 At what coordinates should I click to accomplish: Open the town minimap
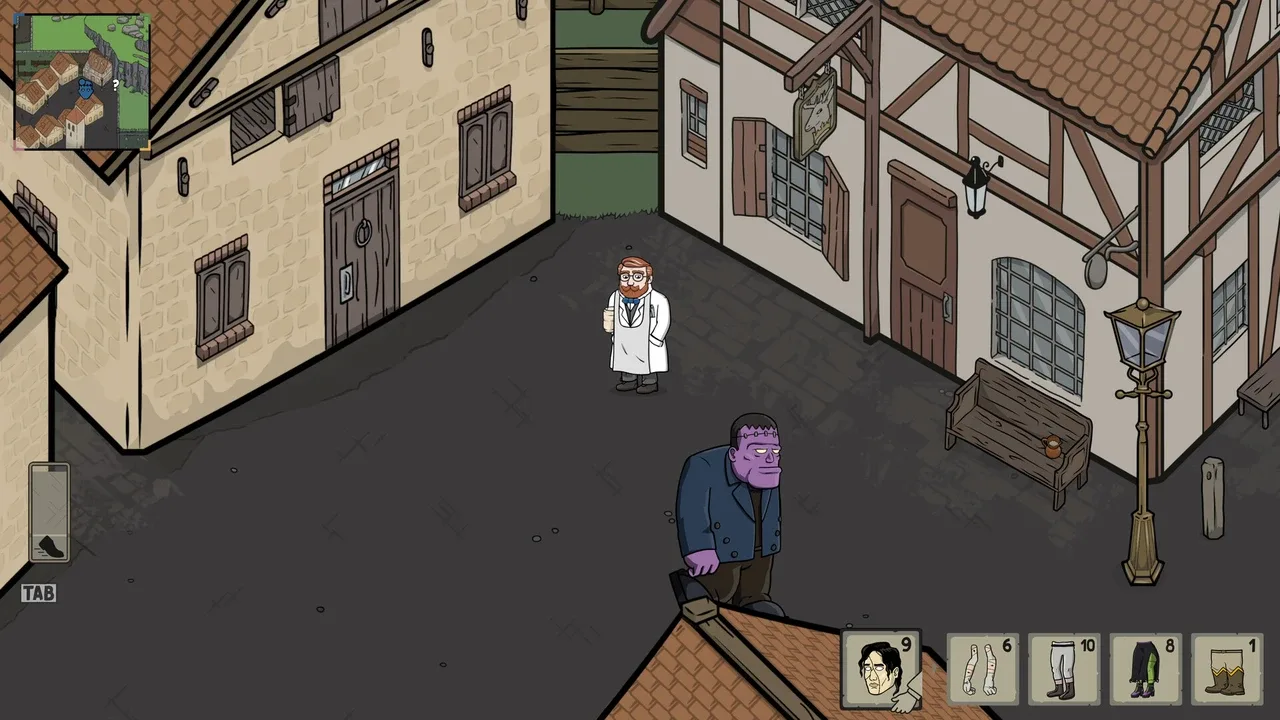tap(82, 81)
